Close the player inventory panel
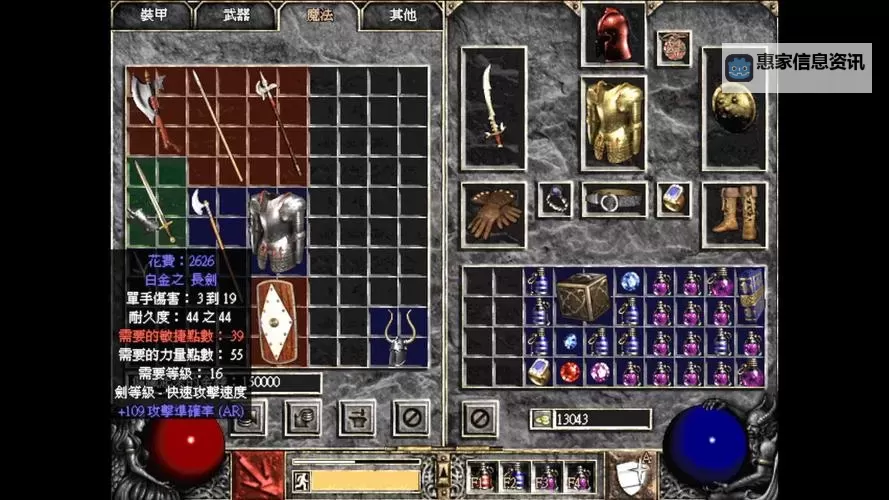 (480, 417)
